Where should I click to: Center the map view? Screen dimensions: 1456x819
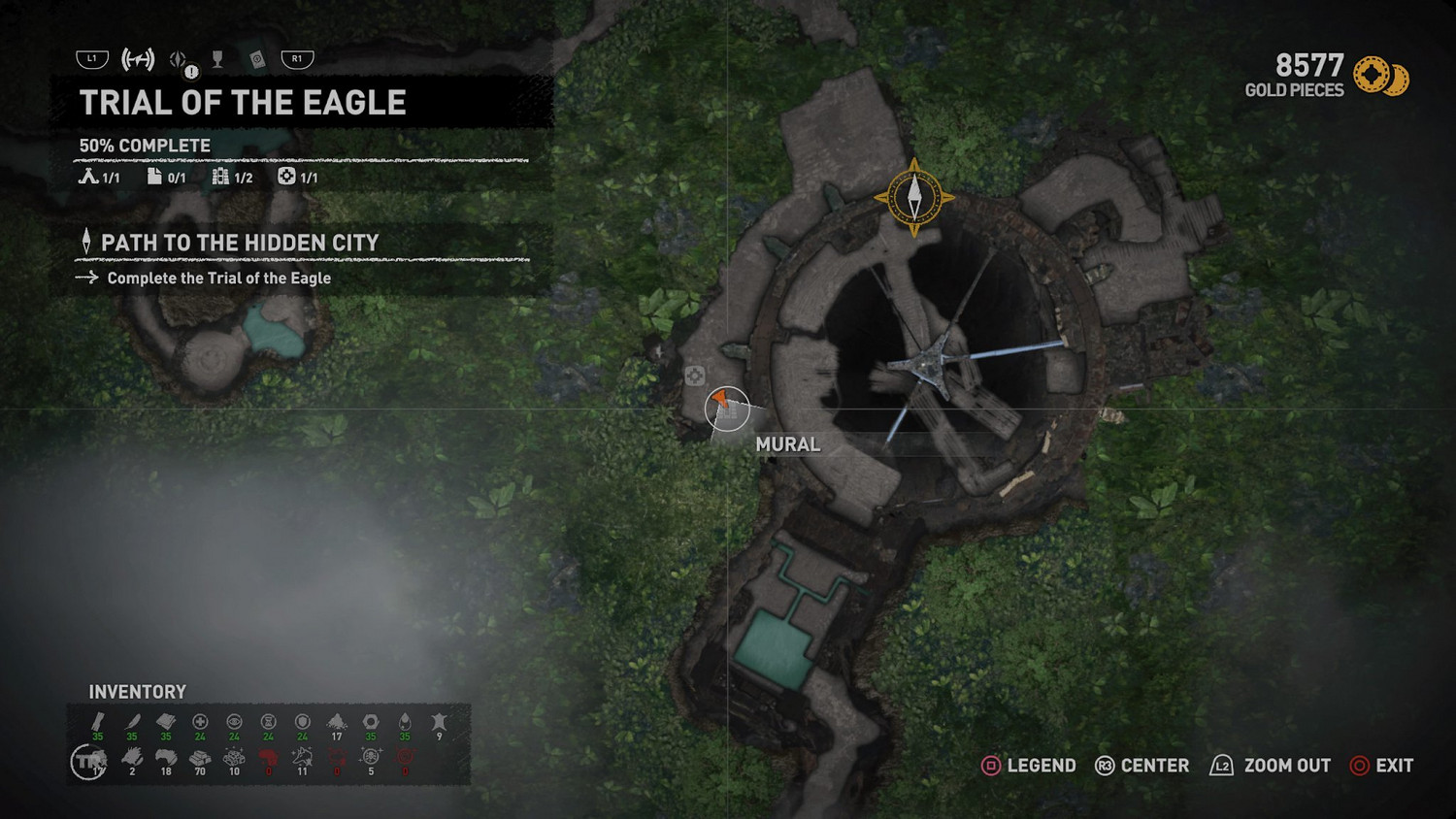tap(1142, 766)
